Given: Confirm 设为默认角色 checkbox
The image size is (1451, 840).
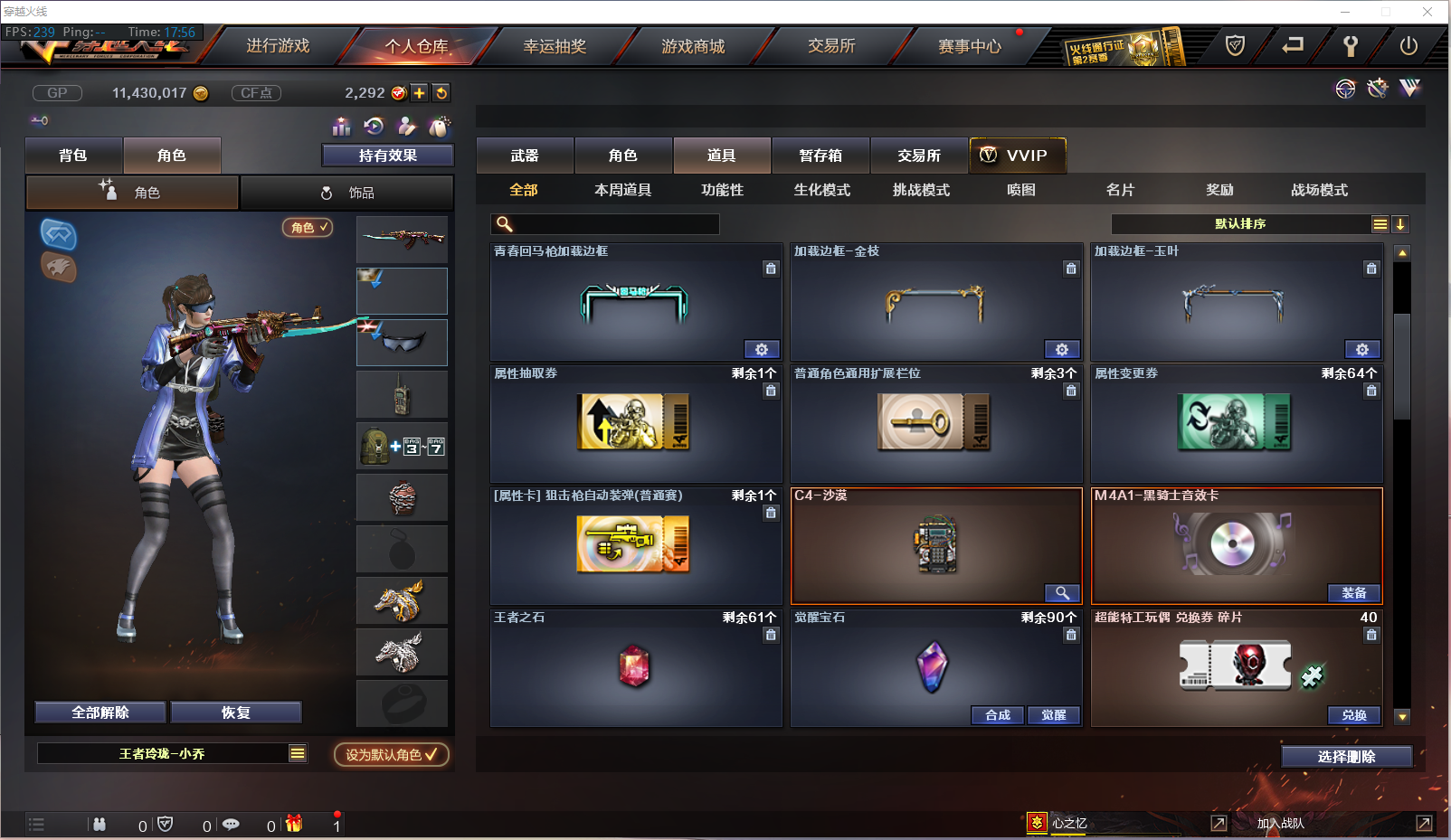Looking at the screenshot, I should 391,755.
